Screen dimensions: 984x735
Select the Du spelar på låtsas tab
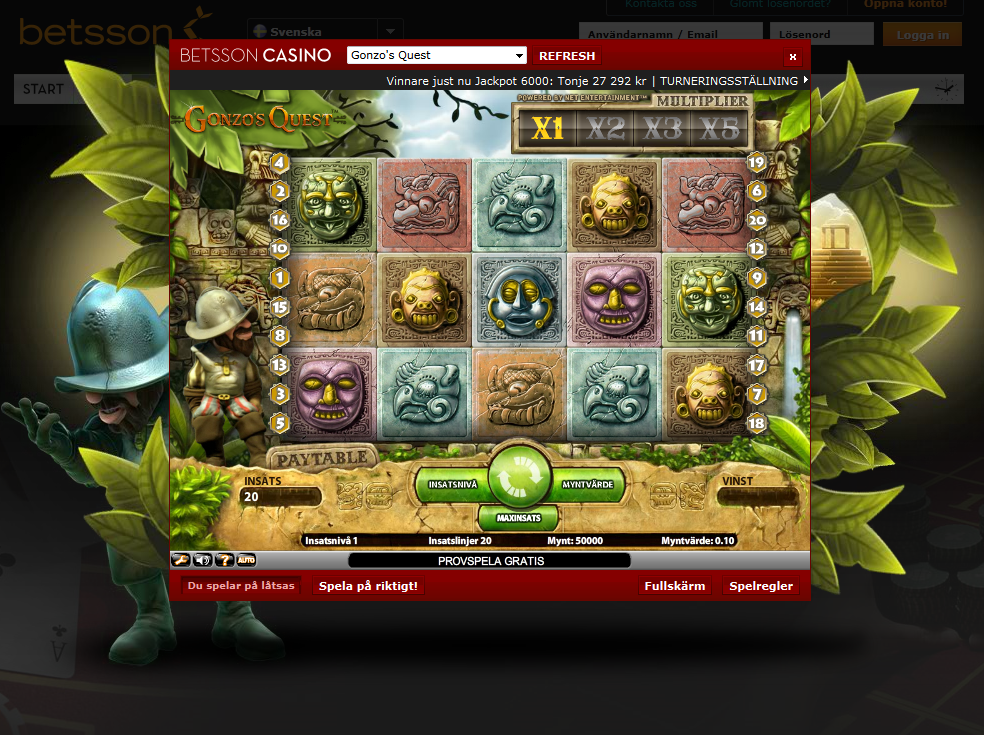[241, 586]
